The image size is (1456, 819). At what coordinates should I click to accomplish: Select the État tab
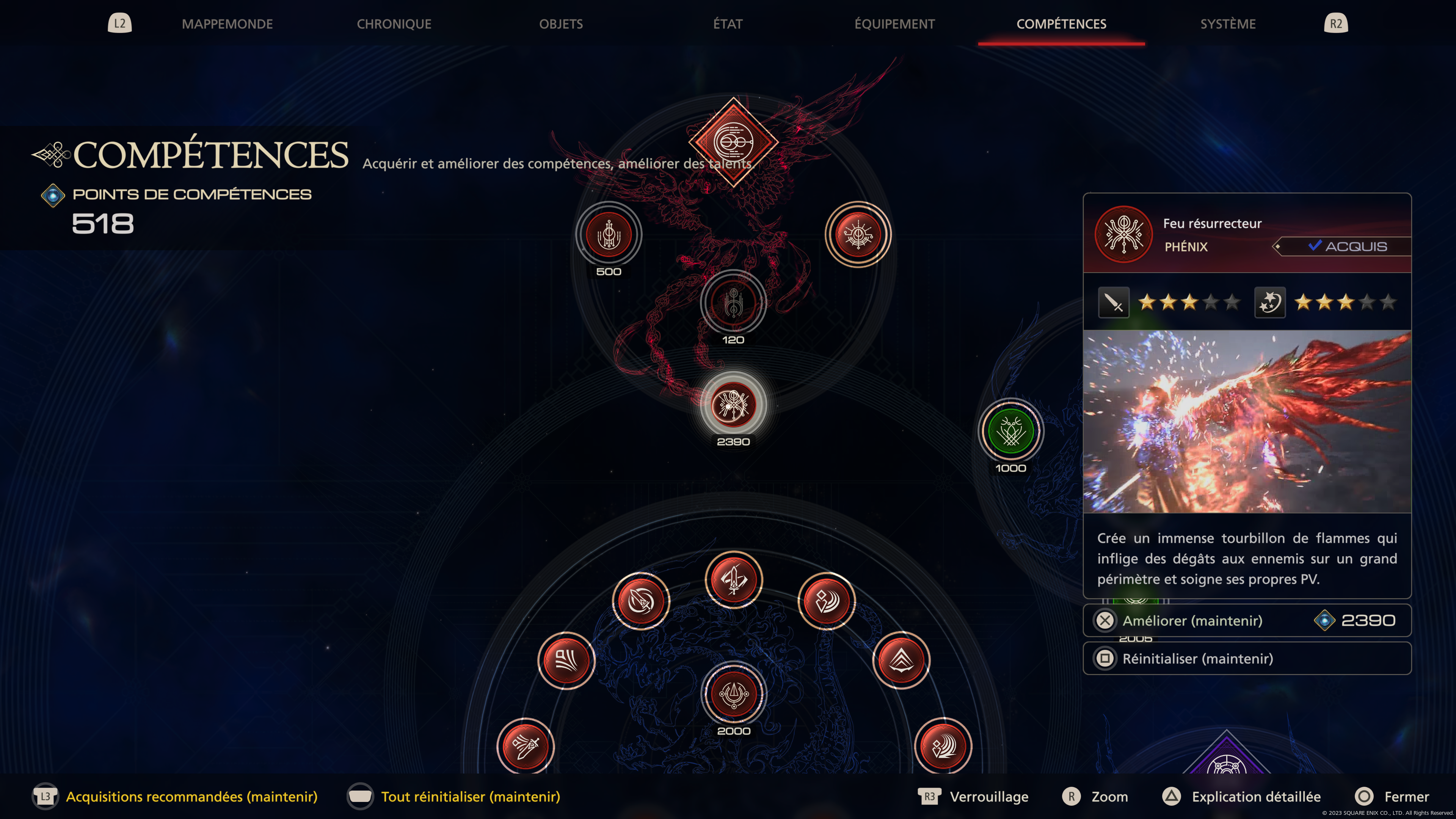click(x=728, y=24)
